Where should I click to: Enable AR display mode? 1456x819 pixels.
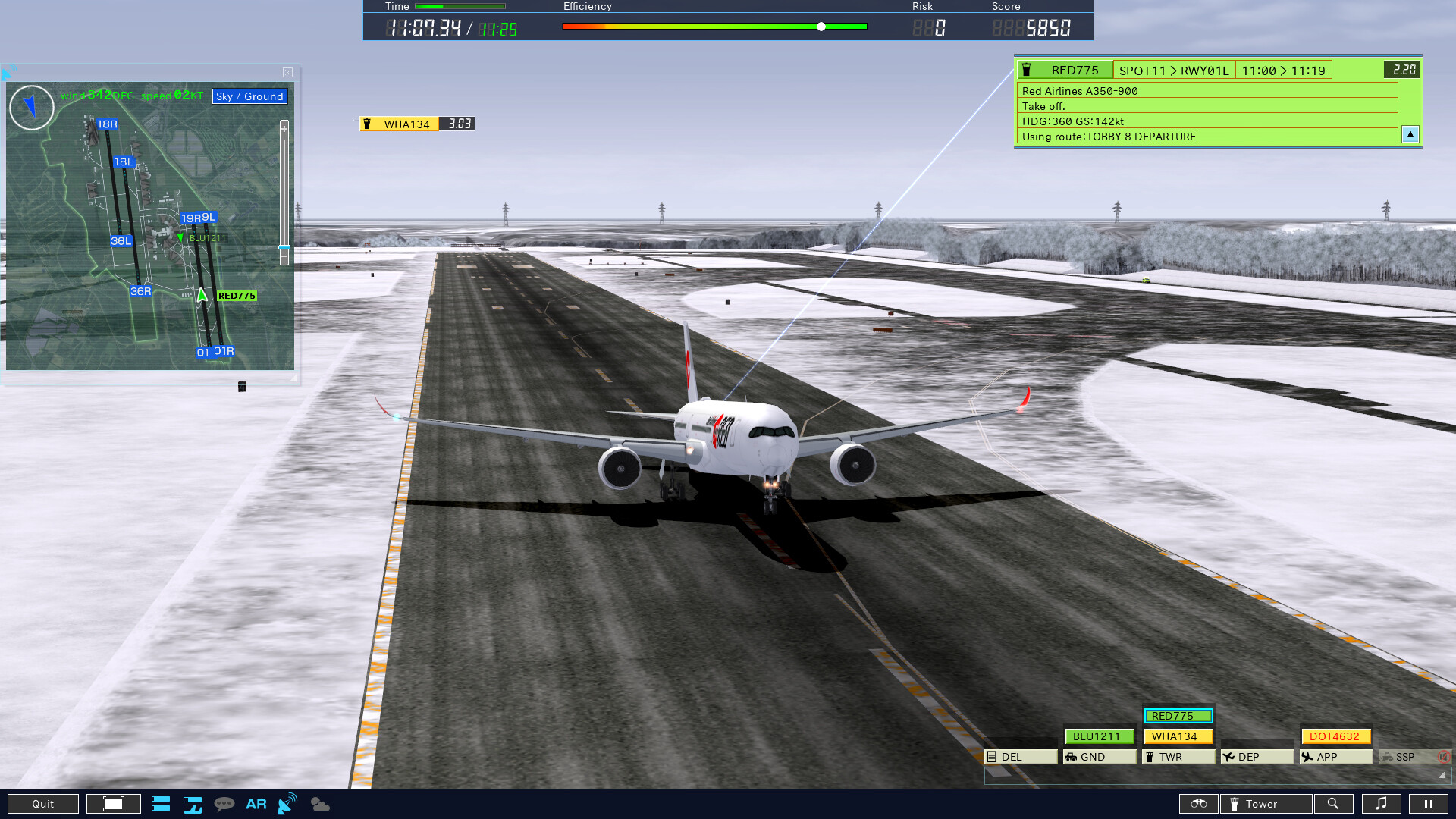tap(256, 803)
